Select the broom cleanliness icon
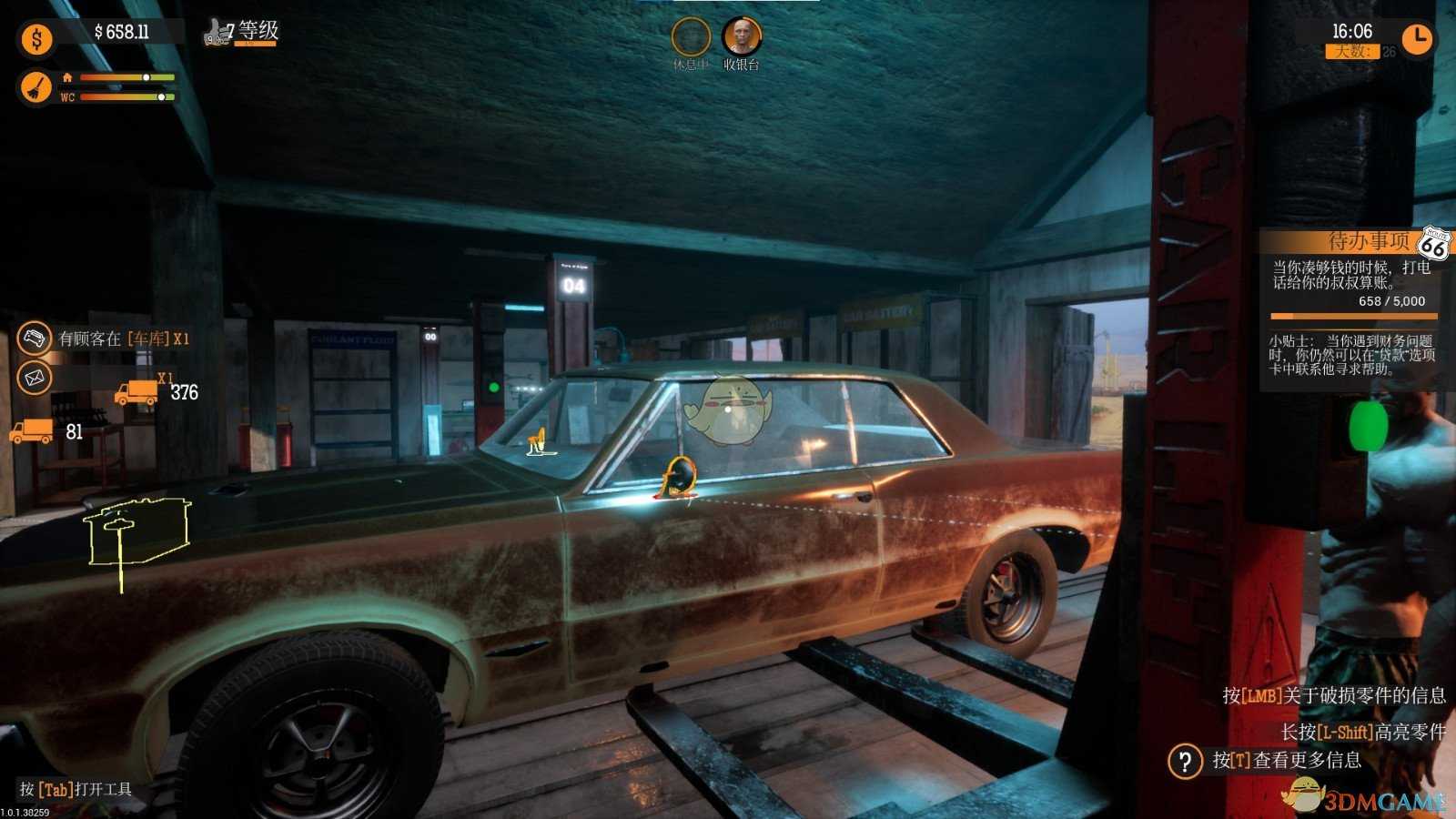Image resolution: width=1456 pixels, height=819 pixels. click(36, 87)
